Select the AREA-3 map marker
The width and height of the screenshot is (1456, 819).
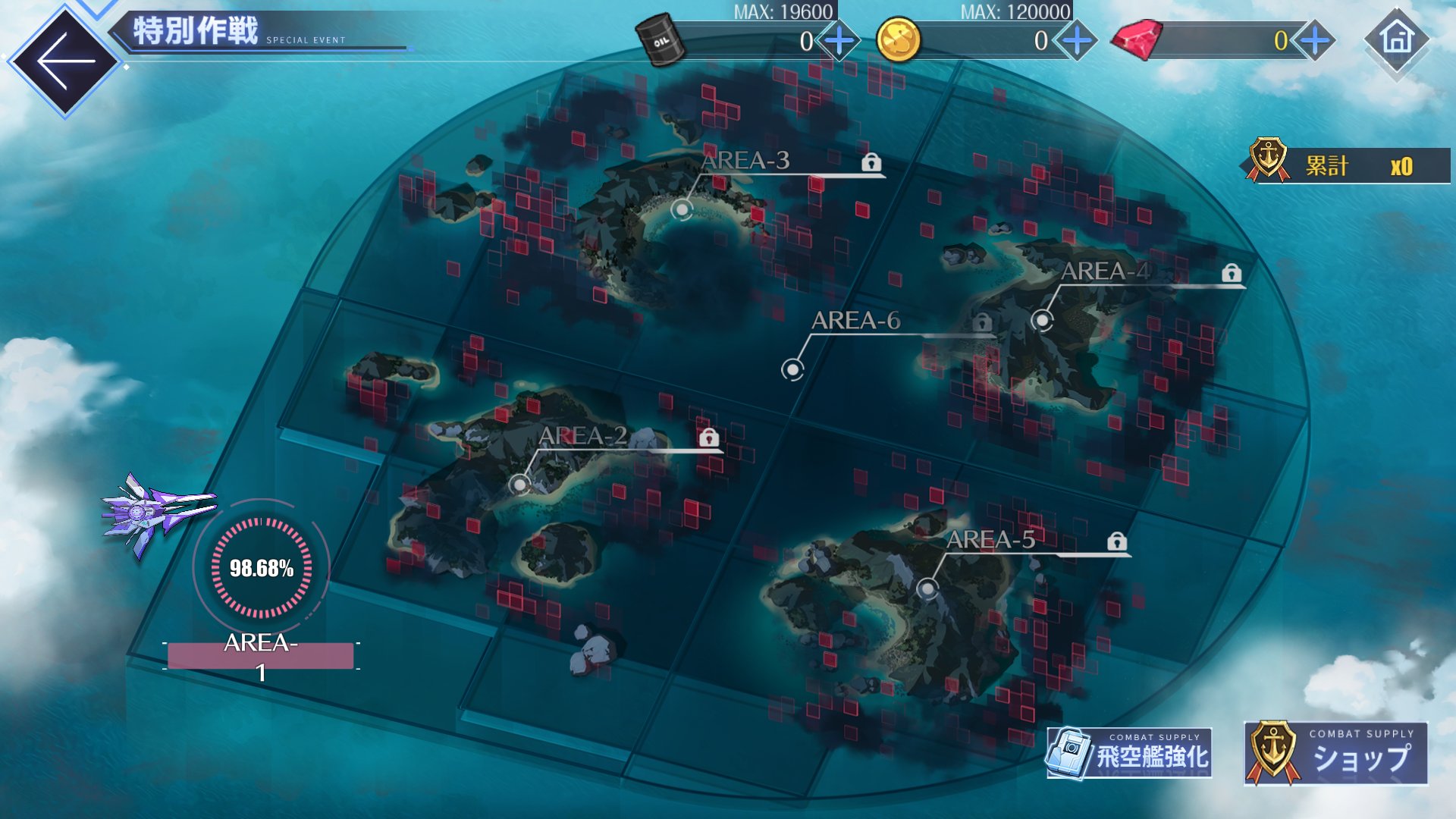682,209
